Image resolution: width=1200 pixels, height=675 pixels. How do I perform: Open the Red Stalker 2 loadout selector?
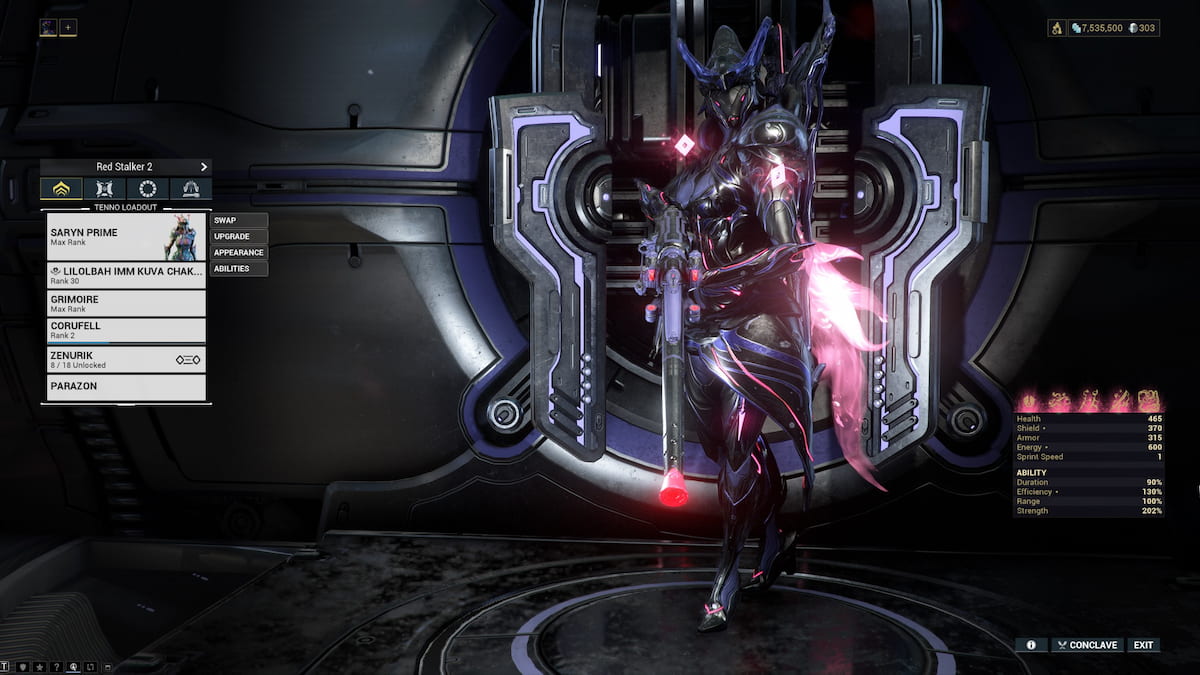[126, 166]
